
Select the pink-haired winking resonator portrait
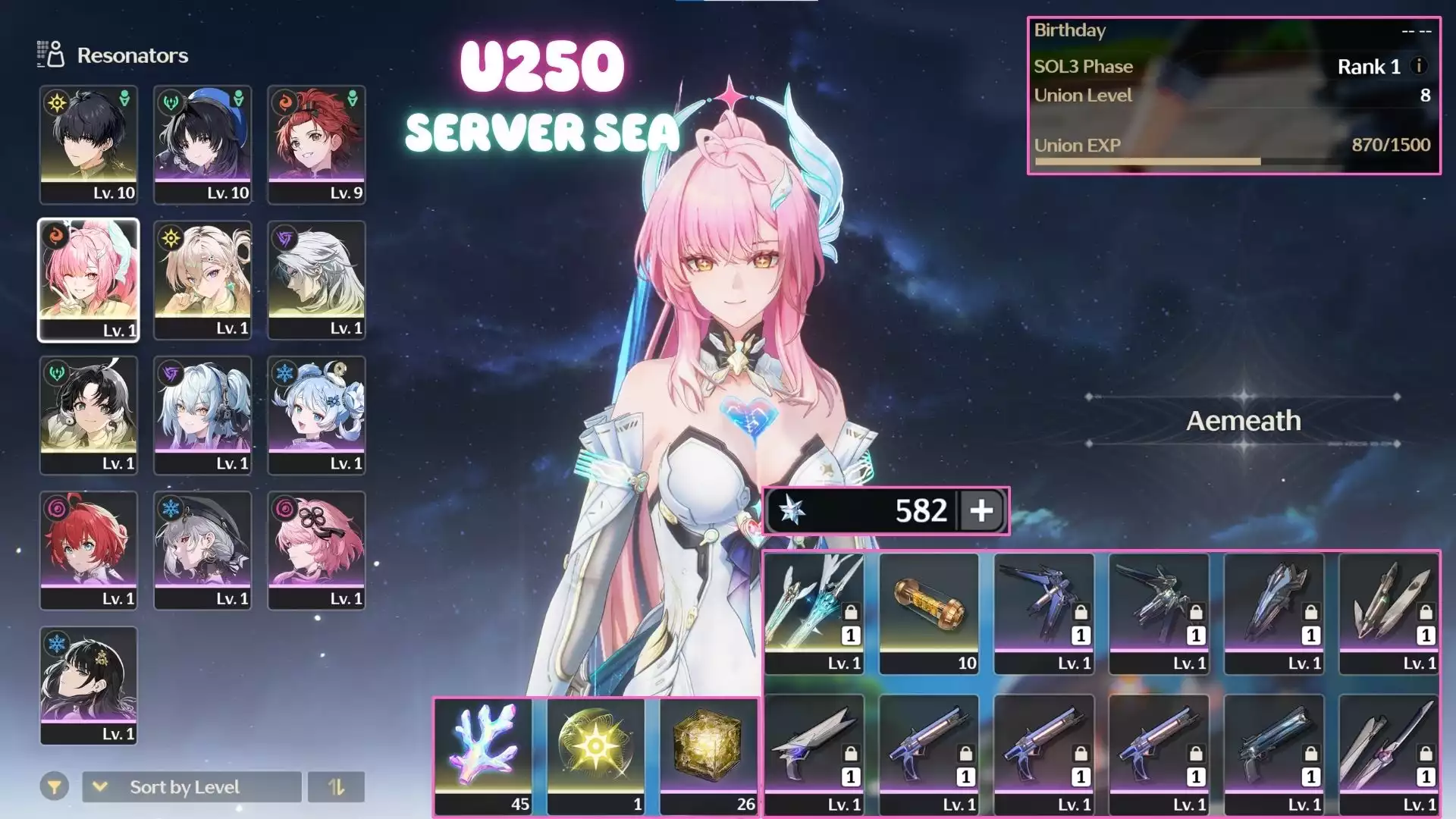point(89,280)
